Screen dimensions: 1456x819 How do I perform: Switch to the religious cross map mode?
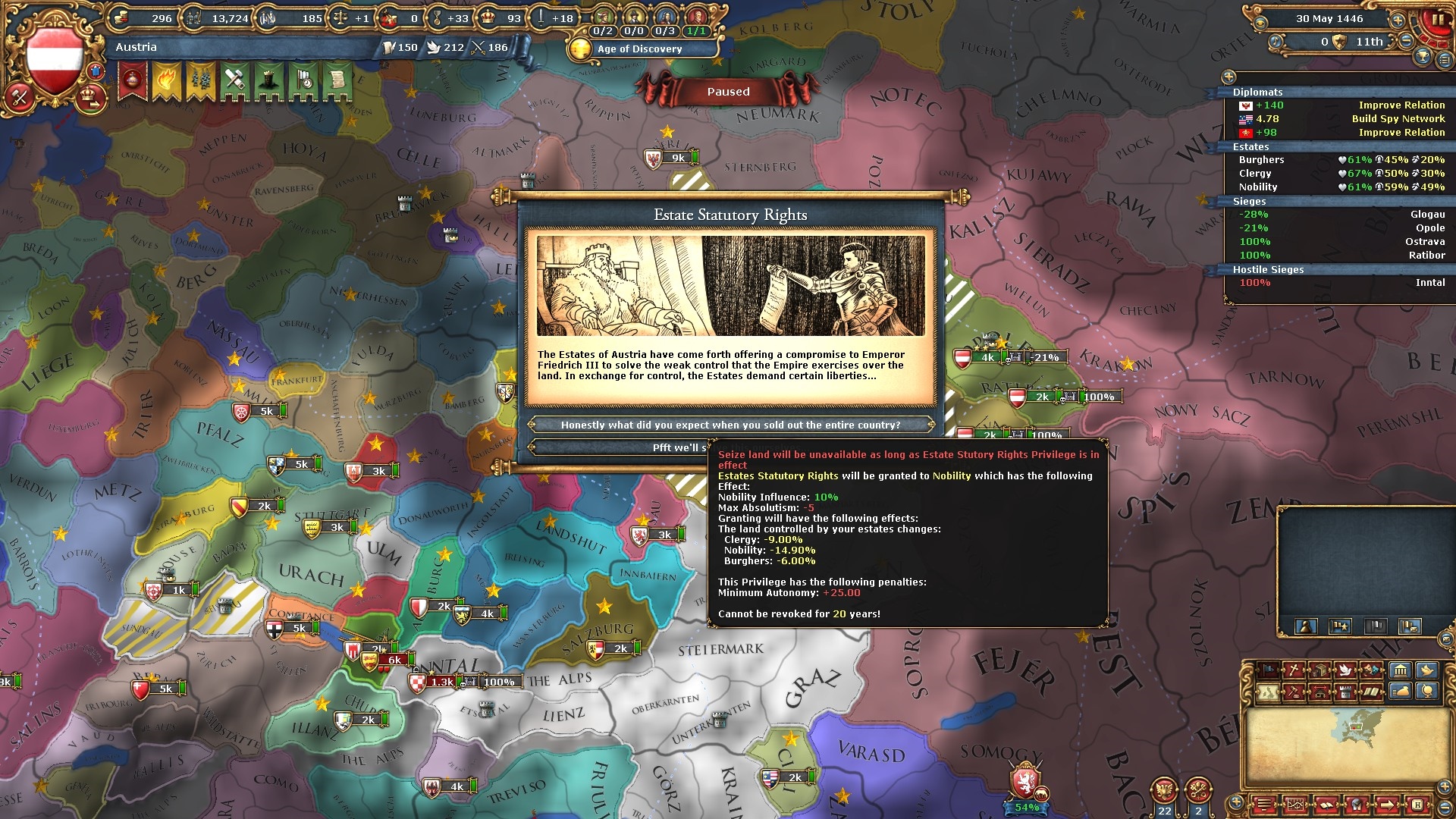click(1292, 670)
